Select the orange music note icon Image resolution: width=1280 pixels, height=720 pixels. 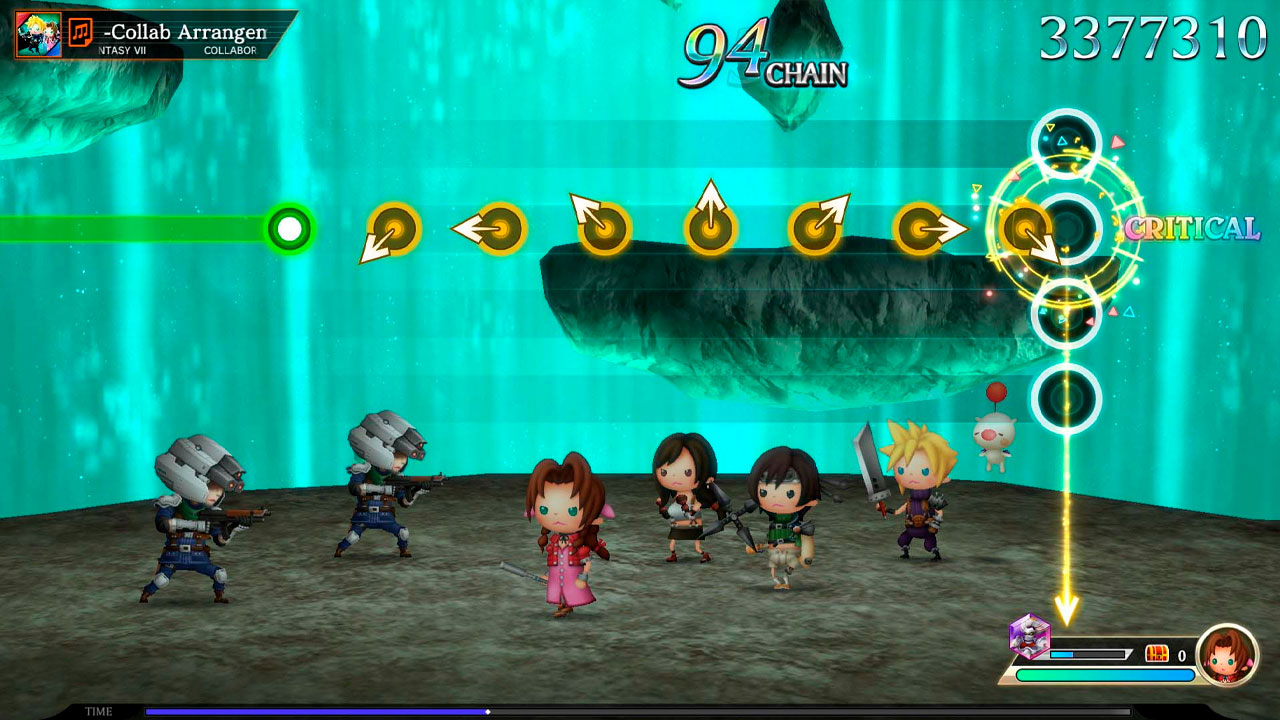tap(81, 33)
